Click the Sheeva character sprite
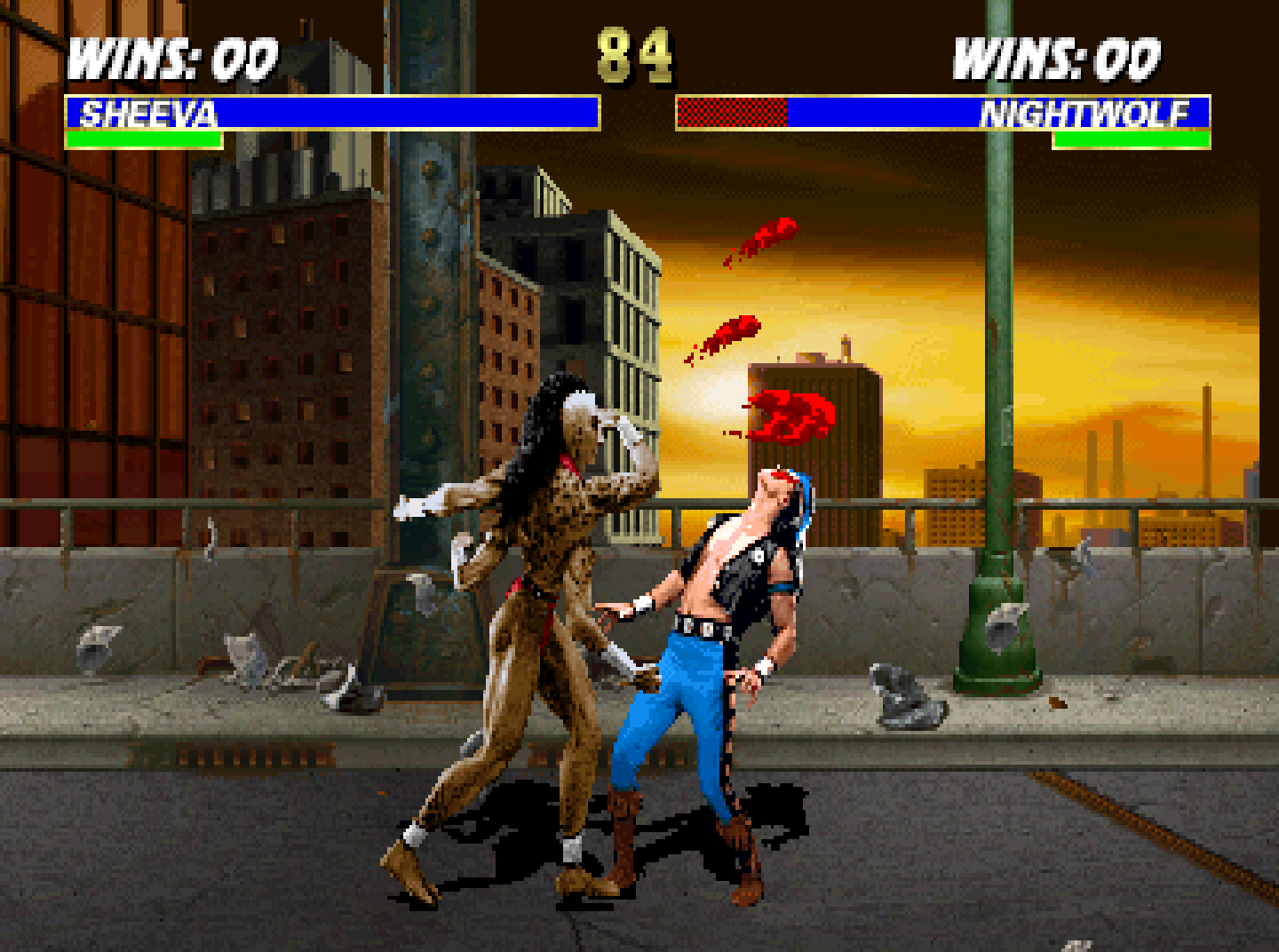This screenshot has width=1279, height=952. pyautogui.click(x=533, y=622)
